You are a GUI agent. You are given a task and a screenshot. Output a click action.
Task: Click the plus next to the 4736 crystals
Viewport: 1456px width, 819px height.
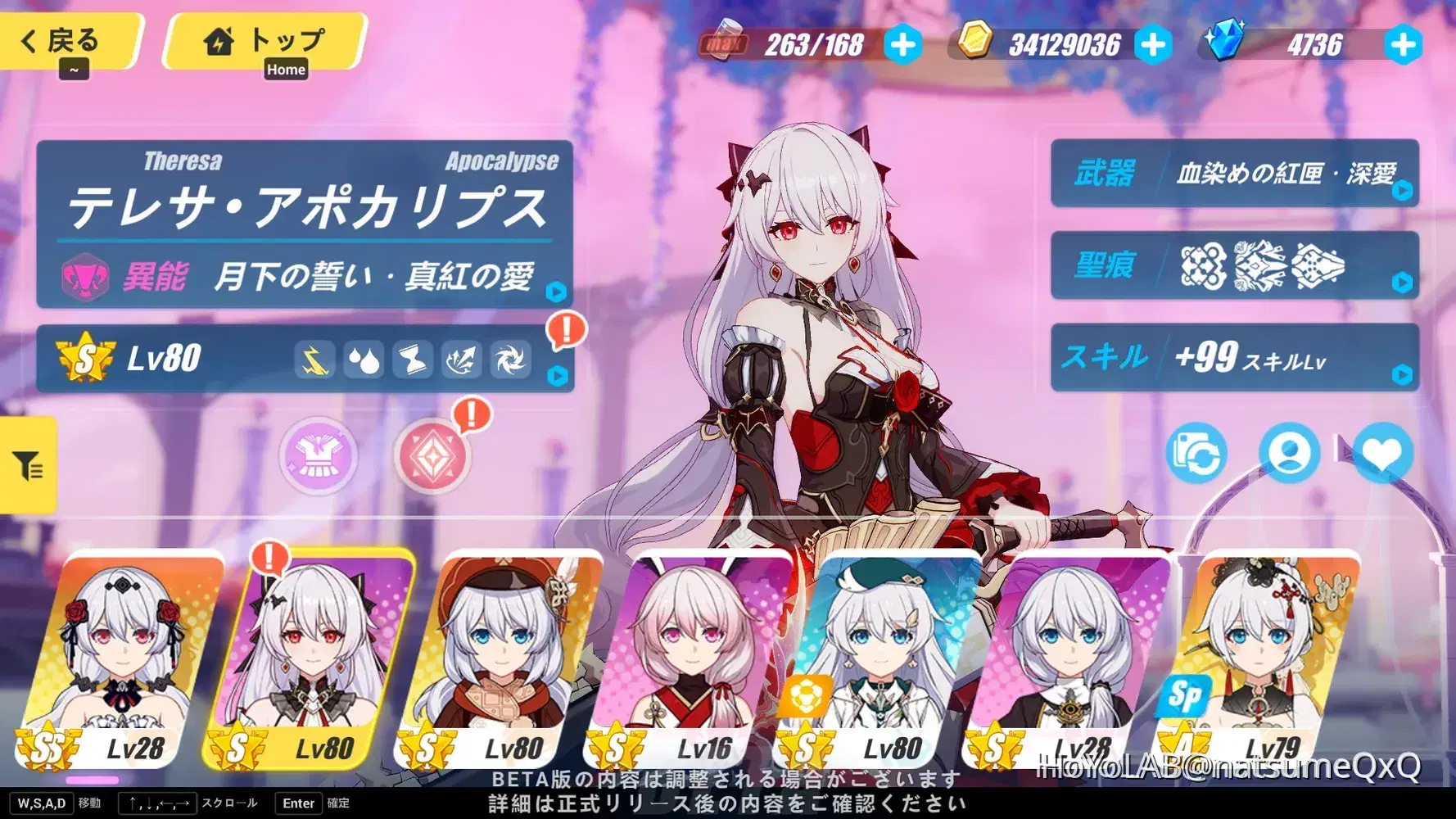pos(1404,45)
